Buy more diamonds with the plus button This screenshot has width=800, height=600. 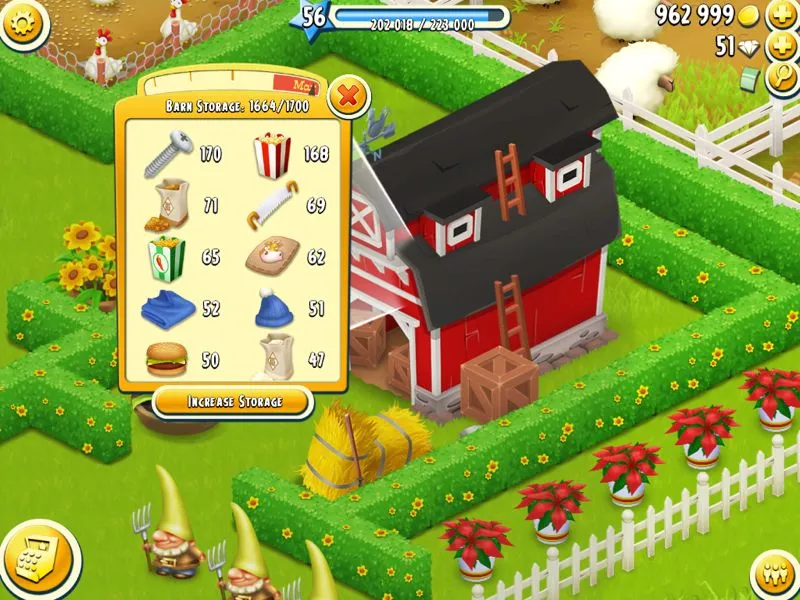click(781, 47)
